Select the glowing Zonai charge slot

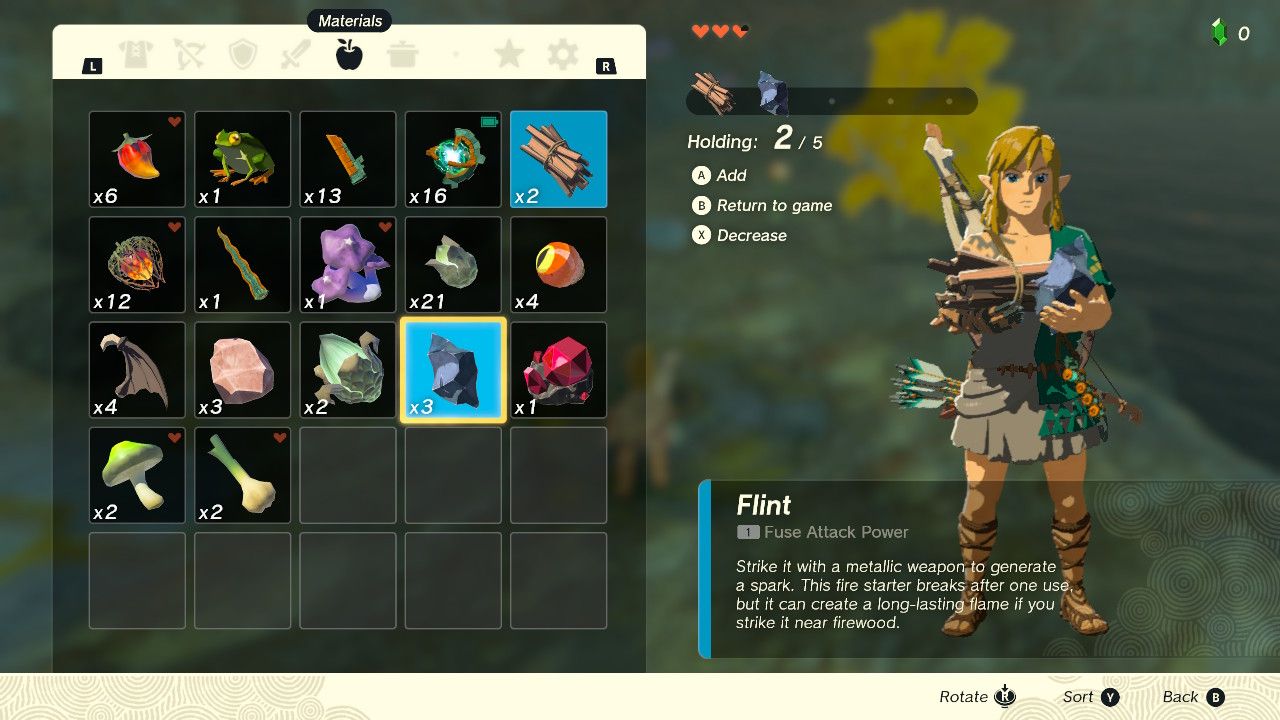(453, 159)
